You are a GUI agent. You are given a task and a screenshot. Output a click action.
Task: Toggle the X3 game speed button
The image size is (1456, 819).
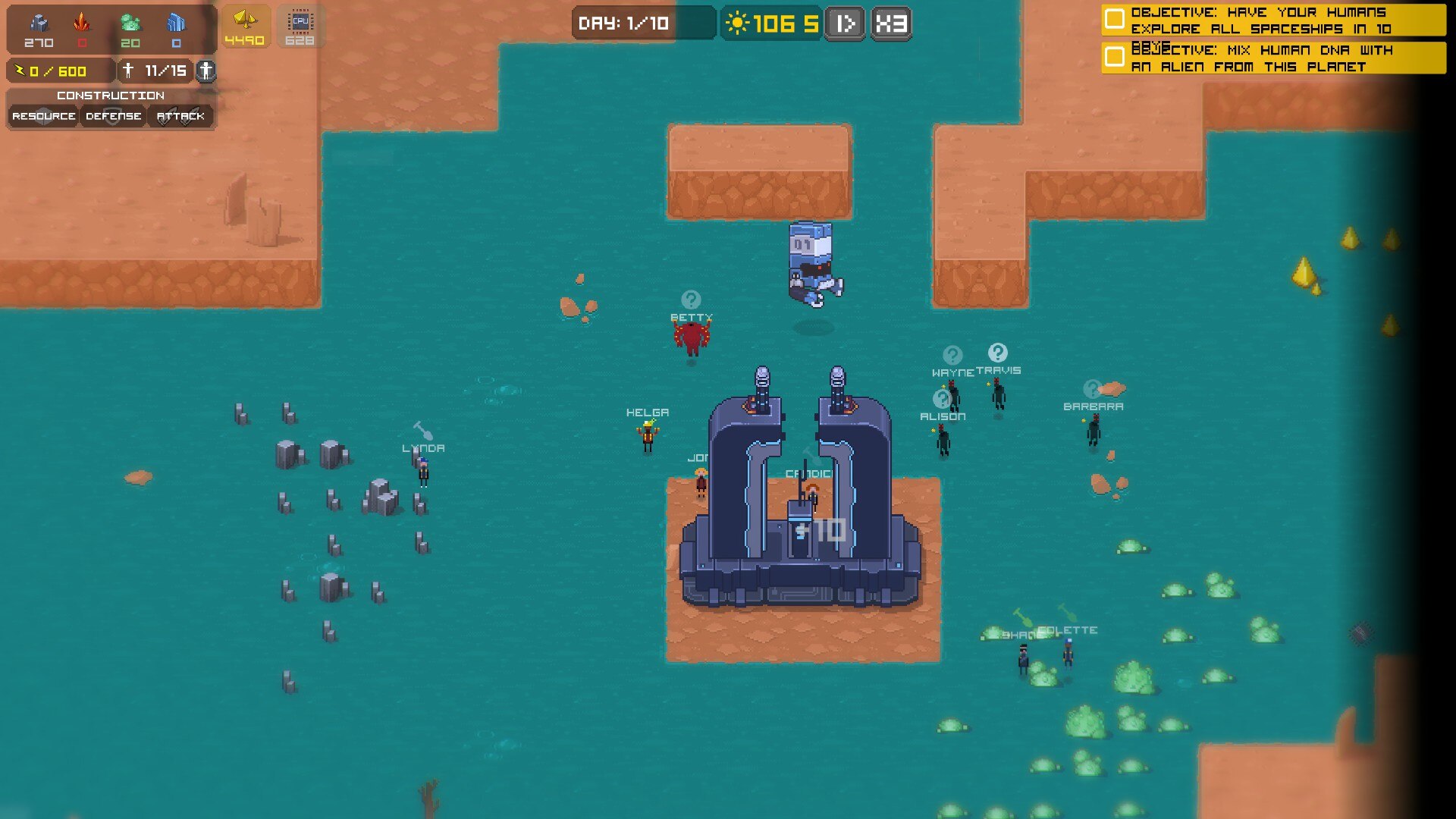(x=891, y=24)
